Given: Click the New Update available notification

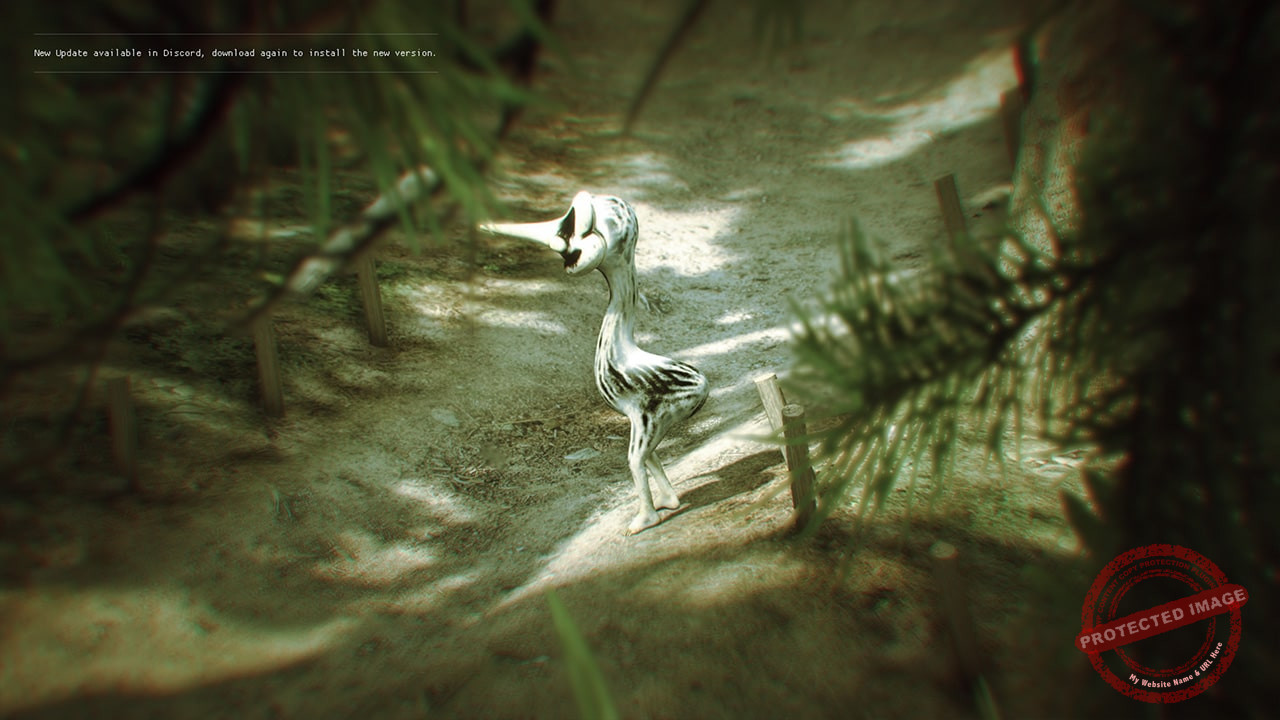Looking at the screenshot, I should (x=235, y=53).
